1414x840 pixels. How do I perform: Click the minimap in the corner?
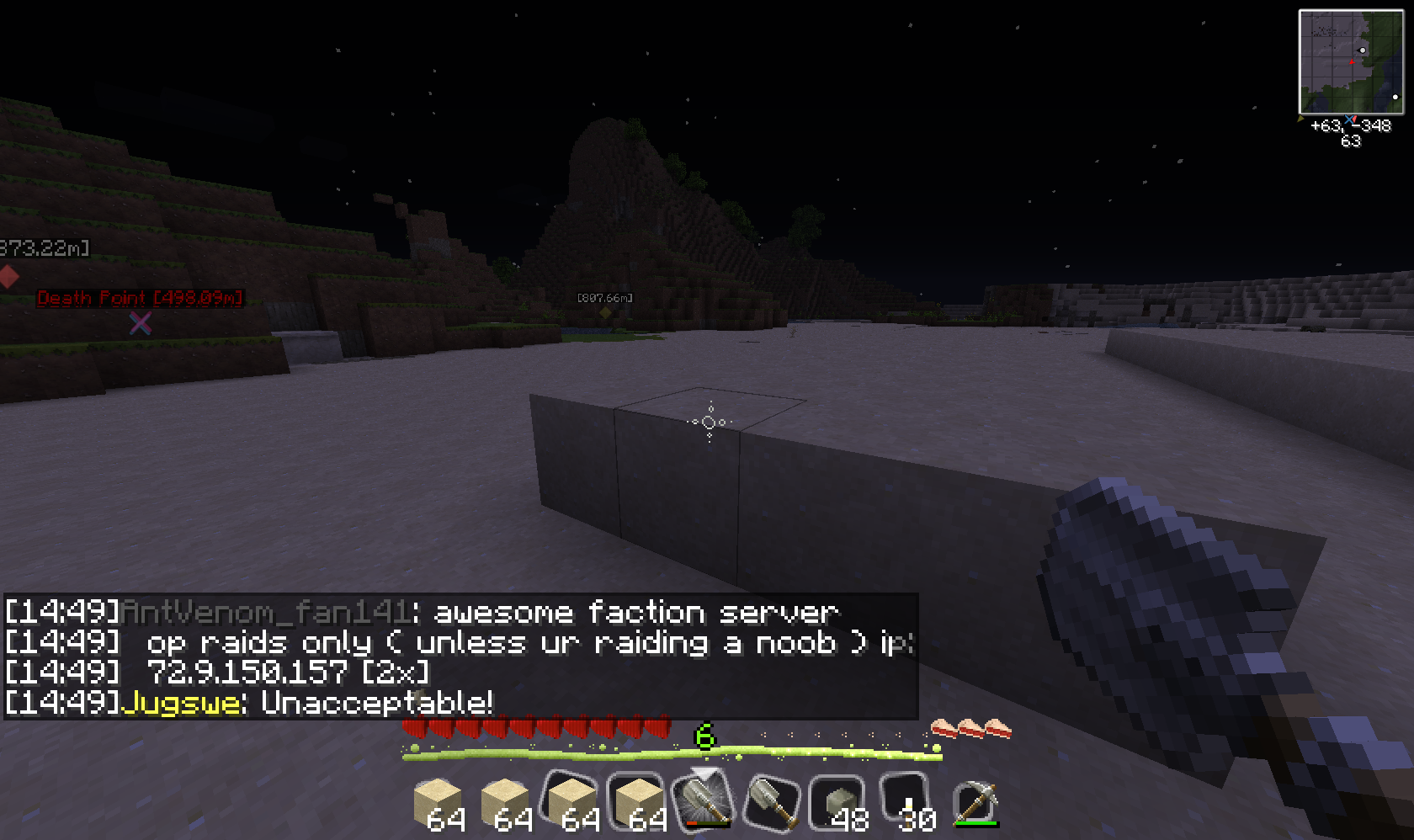[x=1351, y=62]
